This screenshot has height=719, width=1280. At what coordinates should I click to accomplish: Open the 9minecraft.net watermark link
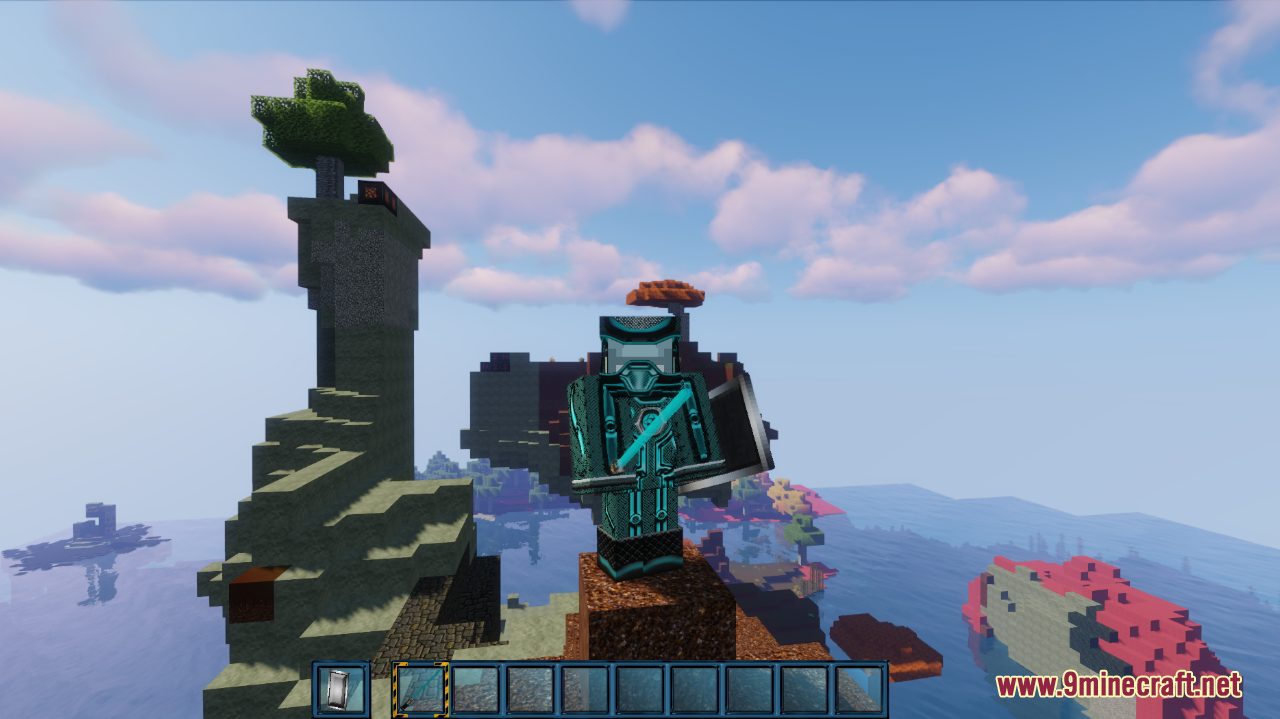coord(1118,686)
